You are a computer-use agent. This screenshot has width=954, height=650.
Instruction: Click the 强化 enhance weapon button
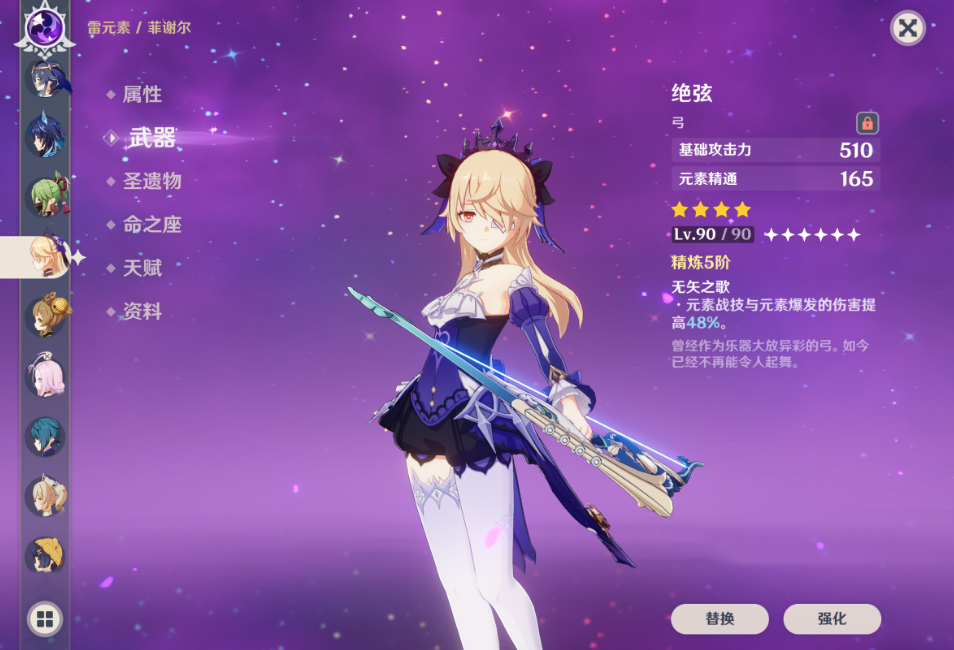click(x=832, y=619)
